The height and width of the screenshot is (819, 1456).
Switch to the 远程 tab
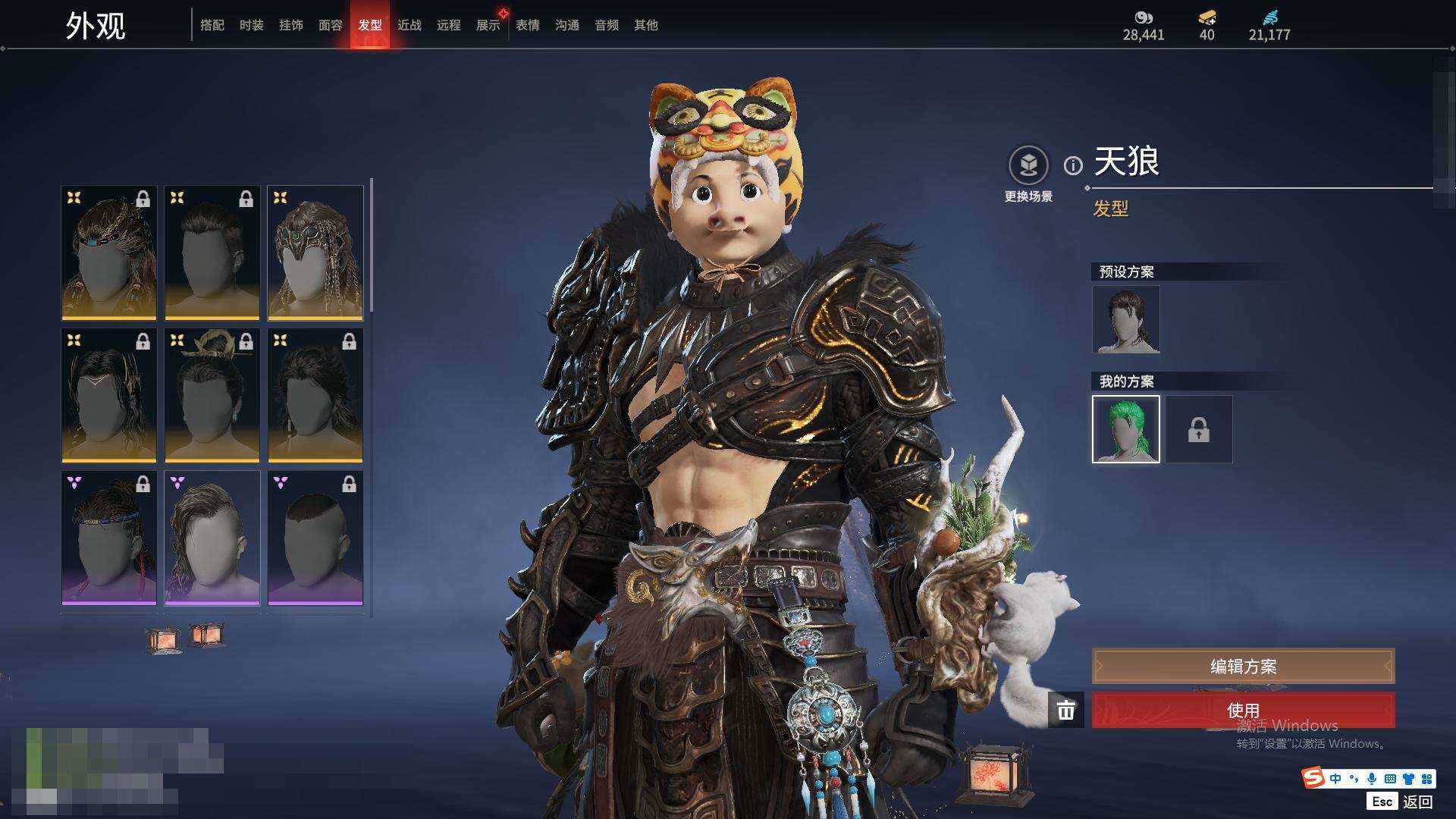449,25
